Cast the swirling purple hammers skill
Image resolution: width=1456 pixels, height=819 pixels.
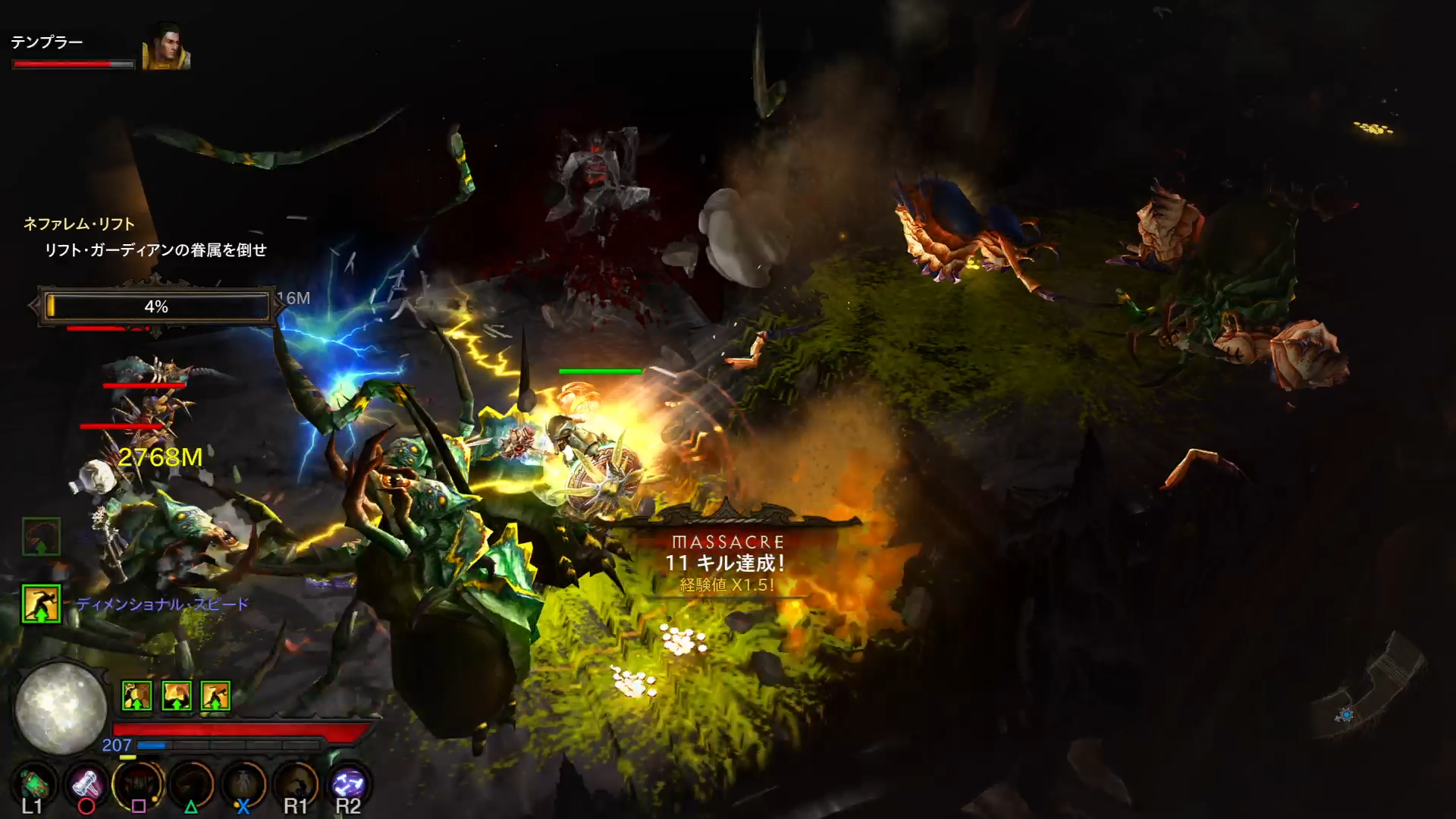348,784
